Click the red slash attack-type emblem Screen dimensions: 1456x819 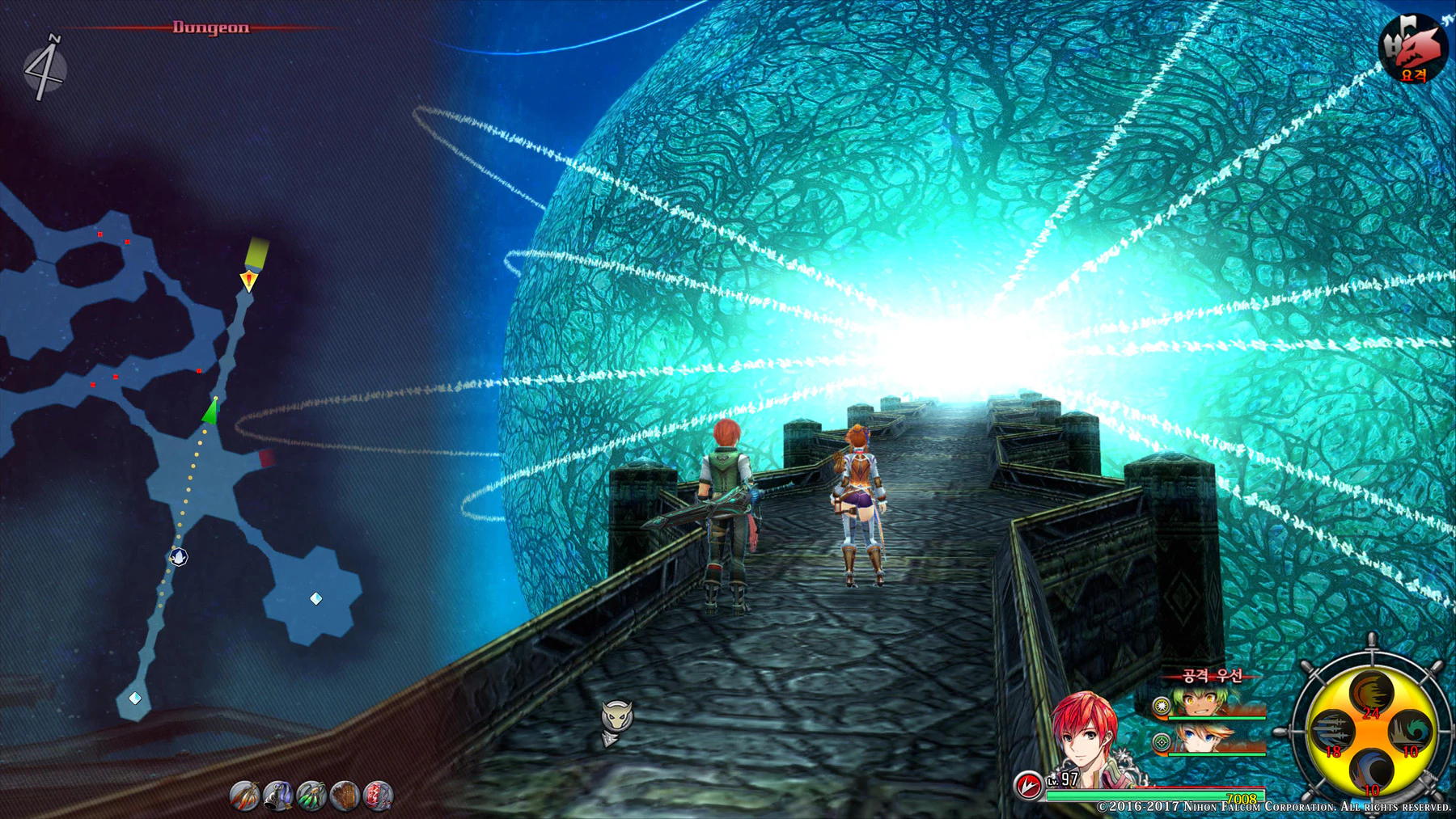1028,785
